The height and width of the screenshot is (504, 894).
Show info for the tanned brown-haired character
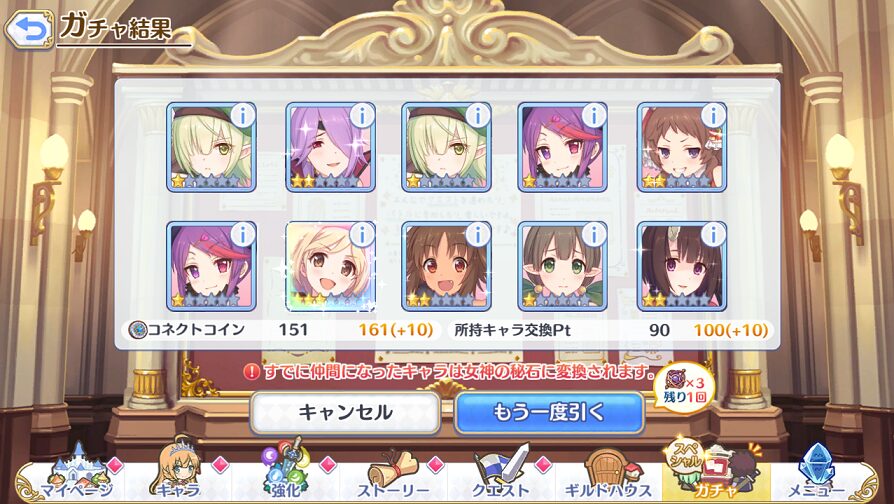point(477,234)
